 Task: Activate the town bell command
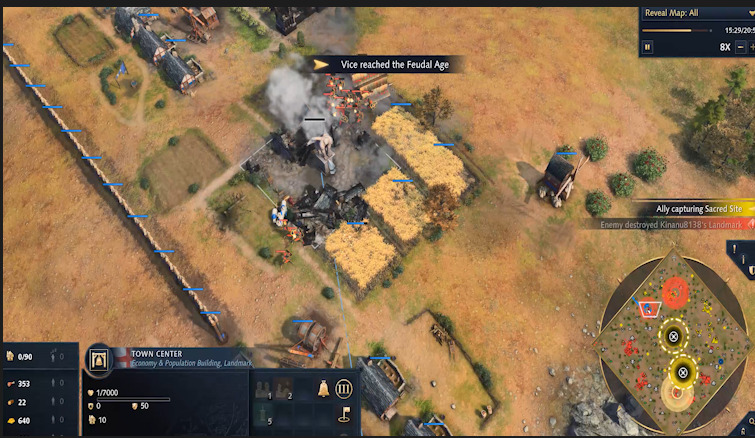coord(325,387)
